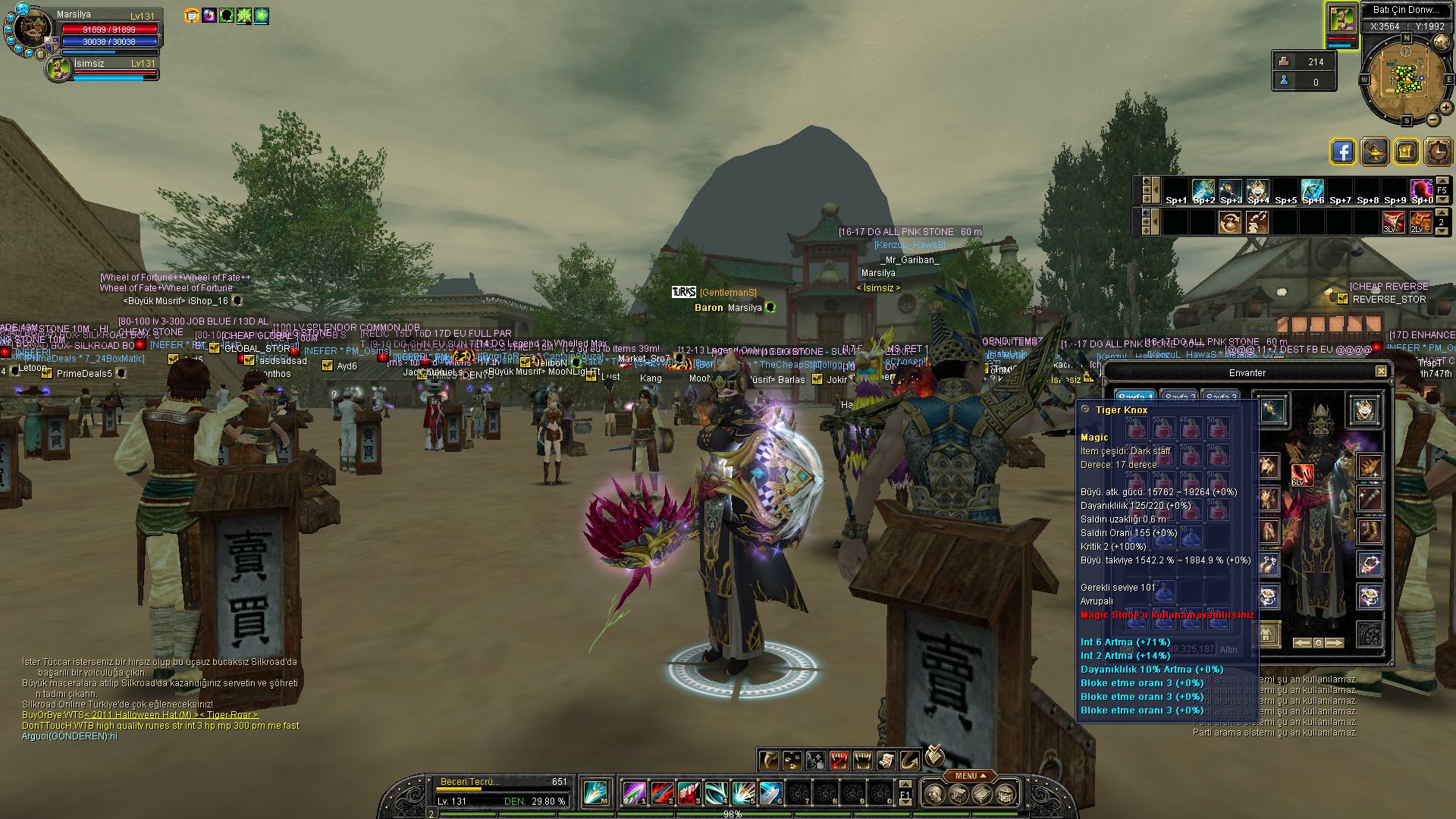Open the clock event icon
The image size is (1456, 819).
pyautogui.click(x=1438, y=152)
